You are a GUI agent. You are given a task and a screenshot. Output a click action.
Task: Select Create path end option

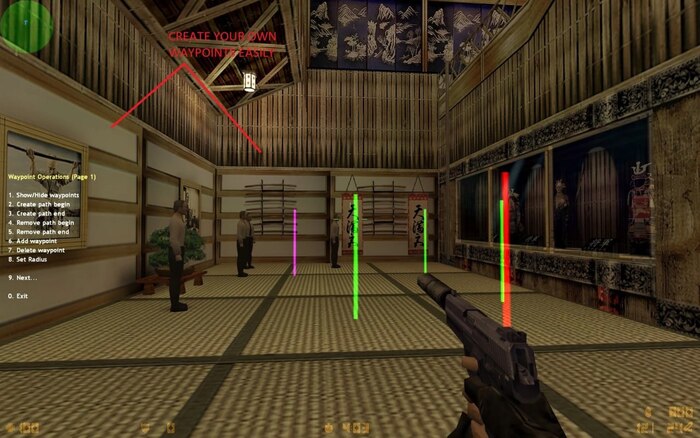[38, 213]
